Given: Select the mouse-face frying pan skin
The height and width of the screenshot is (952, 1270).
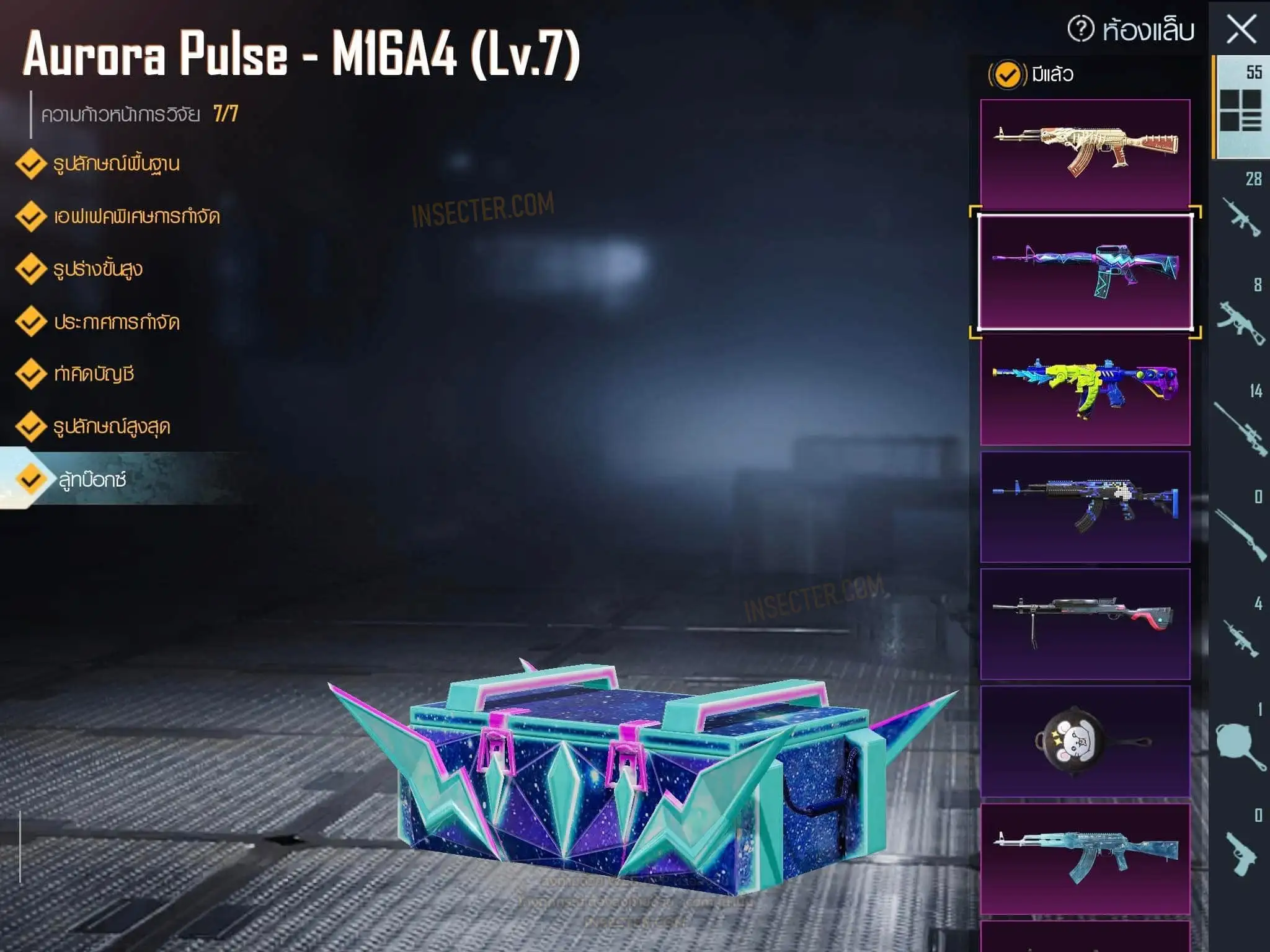Looking at the screenshot, I should click(x=1085, y=741).
